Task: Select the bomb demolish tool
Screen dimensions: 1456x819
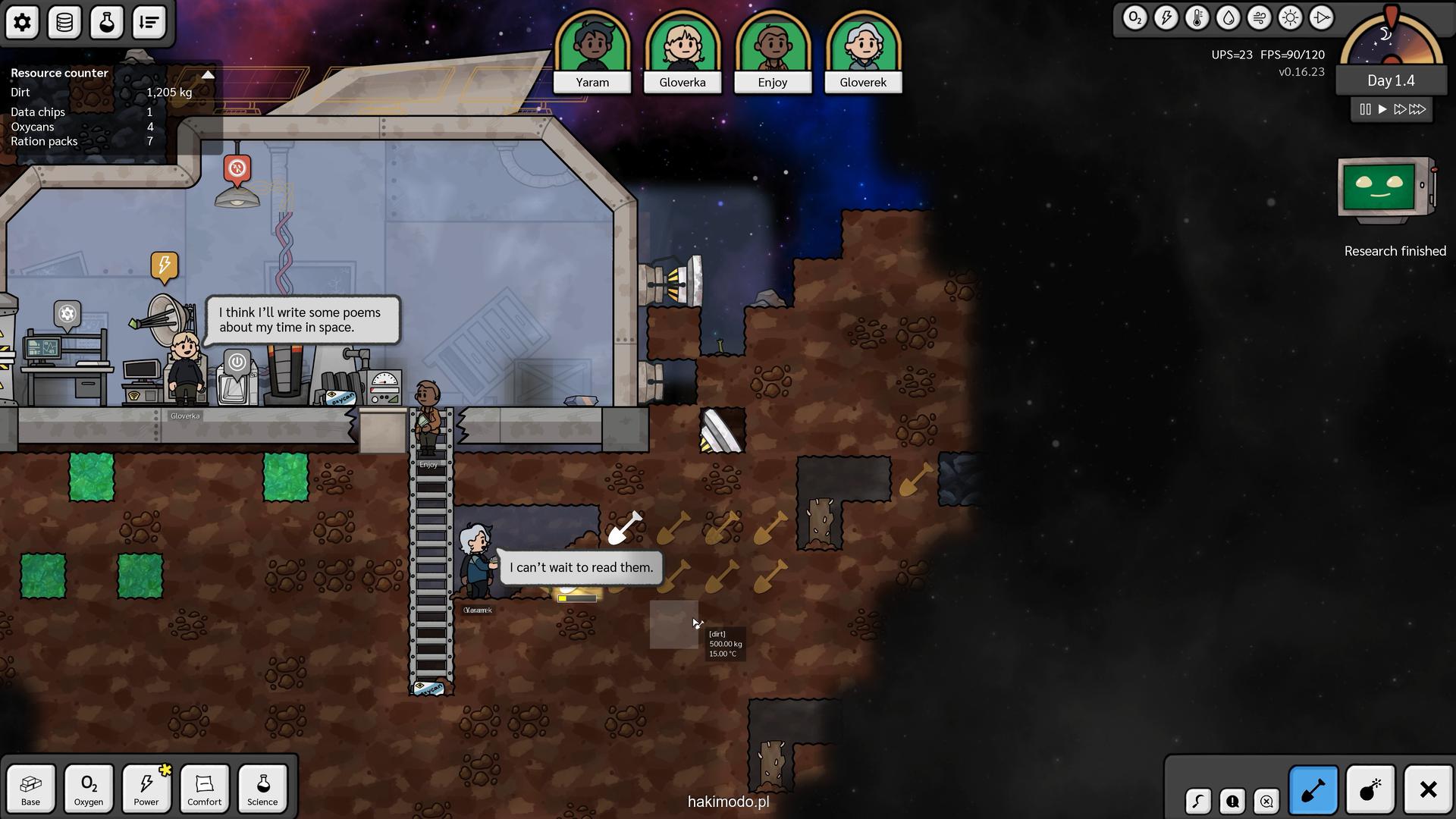Action: coord(1370,790)
